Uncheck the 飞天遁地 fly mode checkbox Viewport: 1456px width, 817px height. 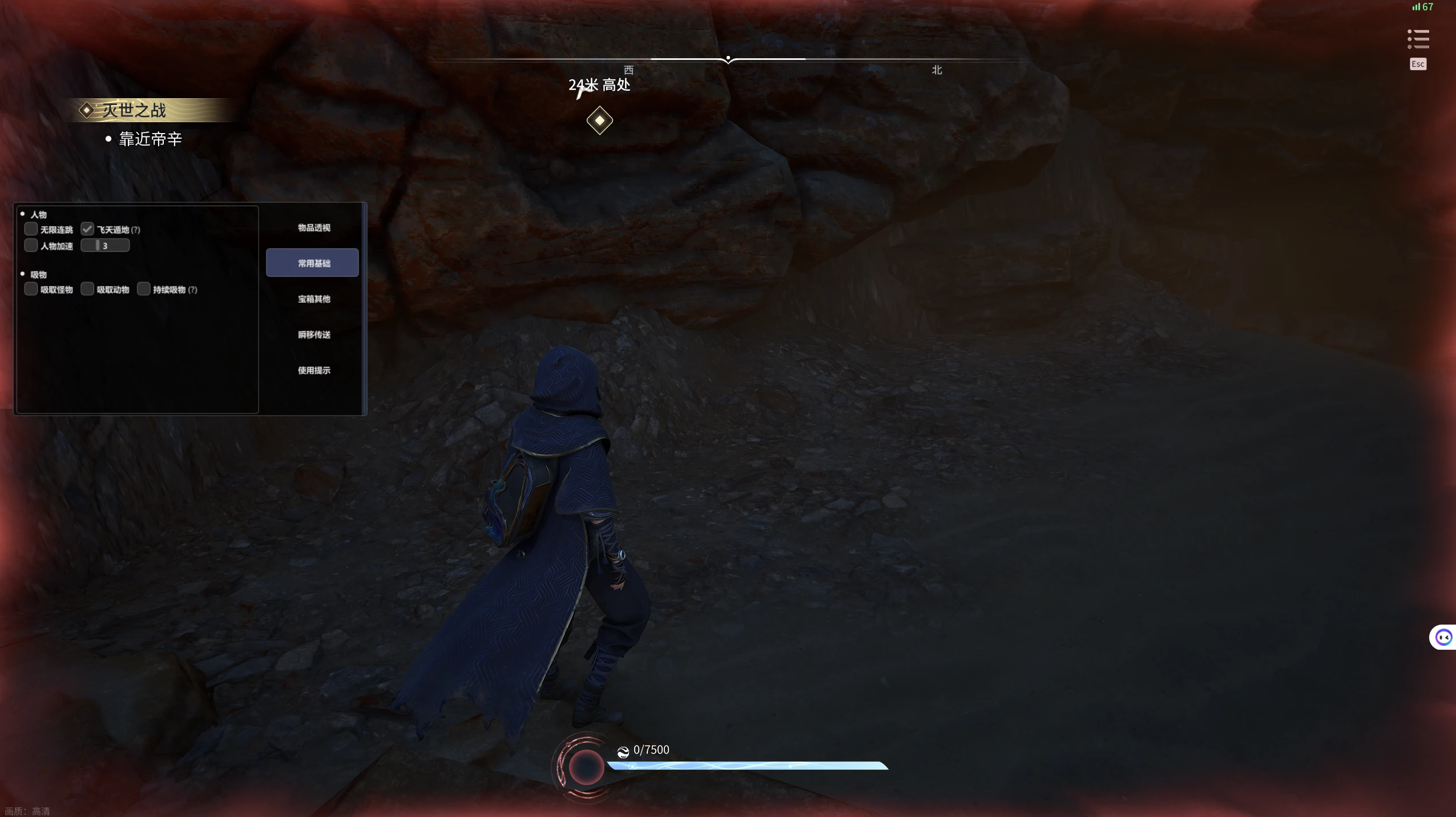tap(87, 230)
